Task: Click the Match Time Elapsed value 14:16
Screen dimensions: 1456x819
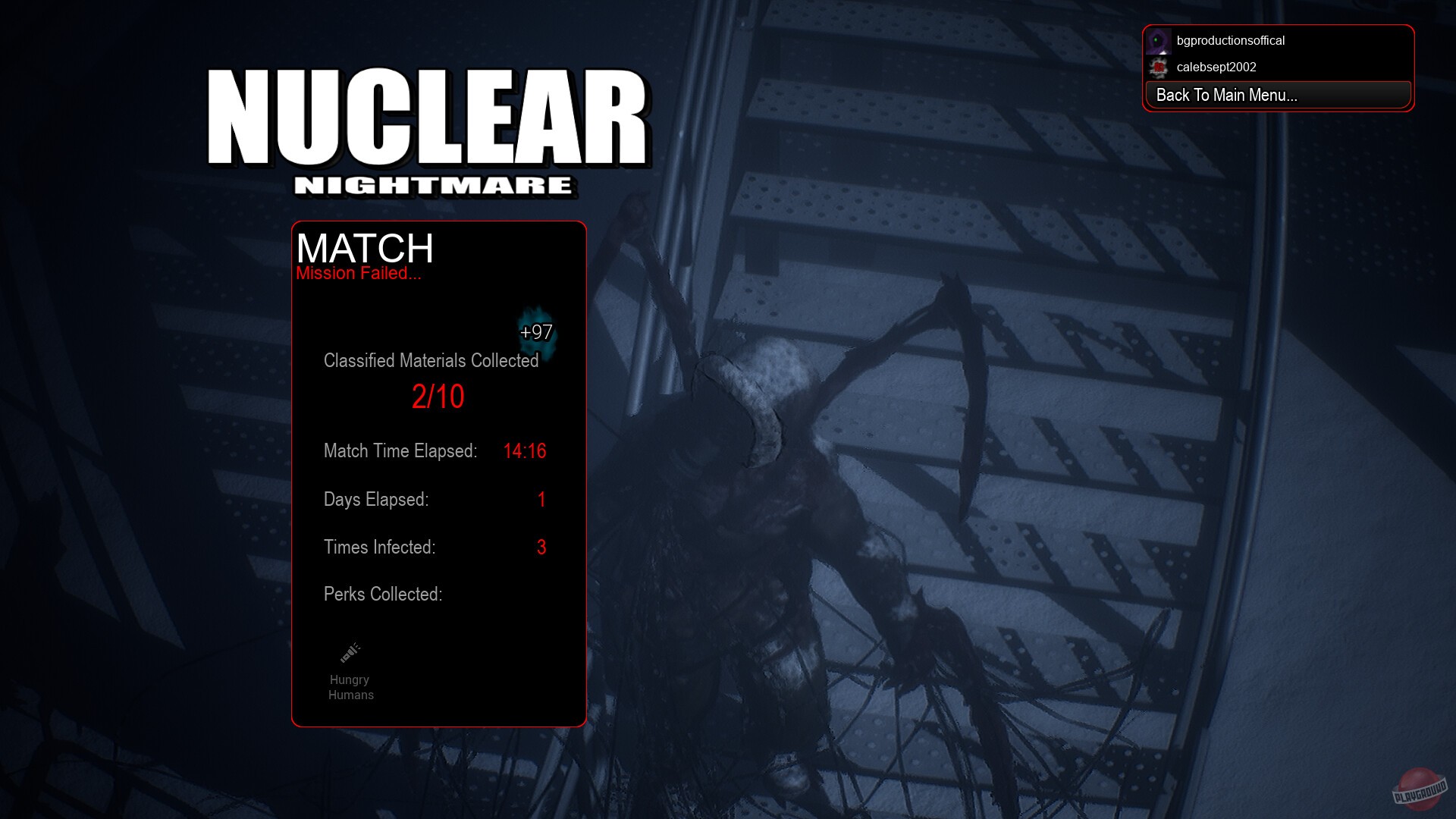Action: click(525, 451)
